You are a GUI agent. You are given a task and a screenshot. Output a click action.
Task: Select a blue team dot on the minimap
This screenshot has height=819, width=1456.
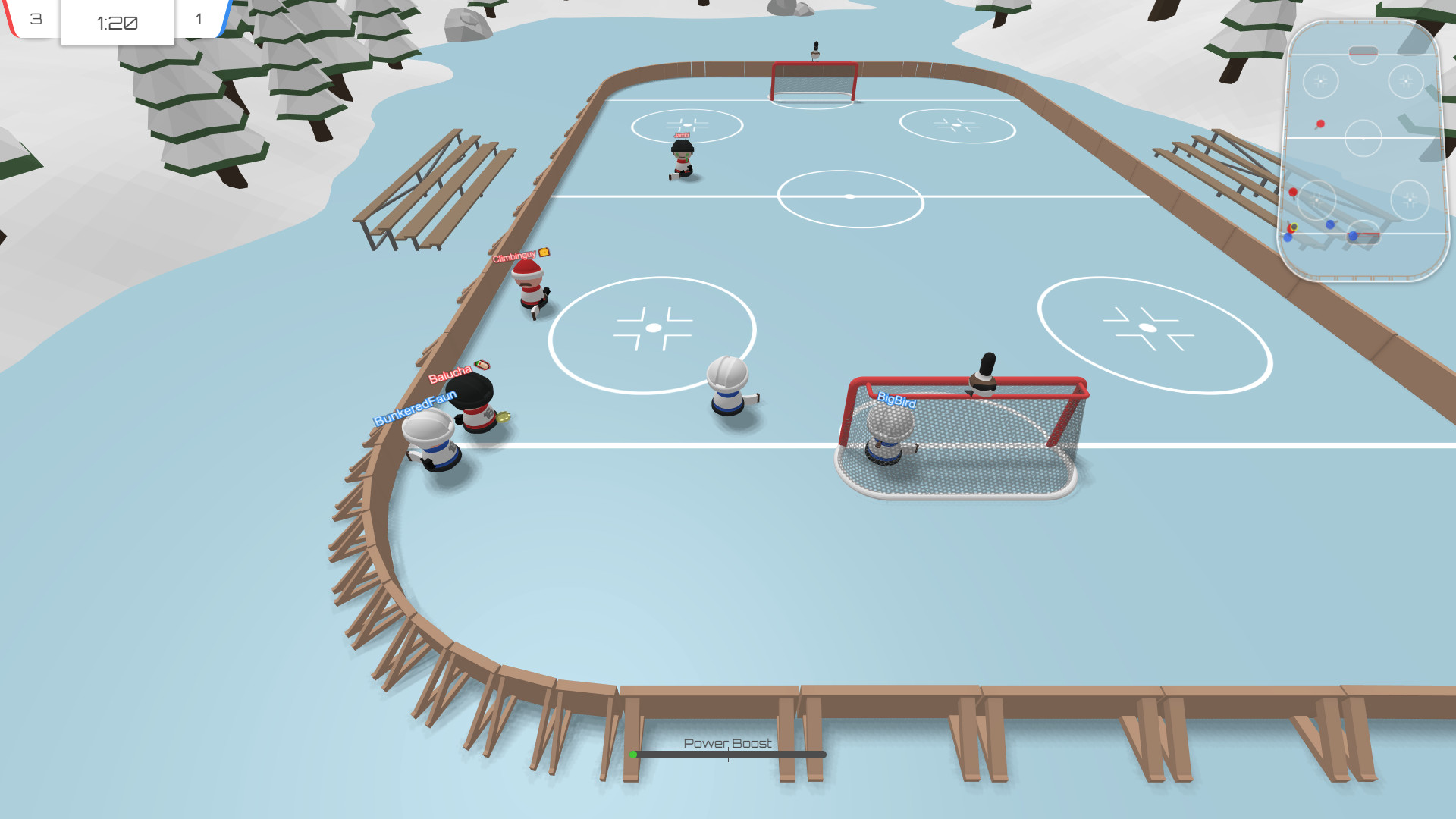pos(1329,225)
